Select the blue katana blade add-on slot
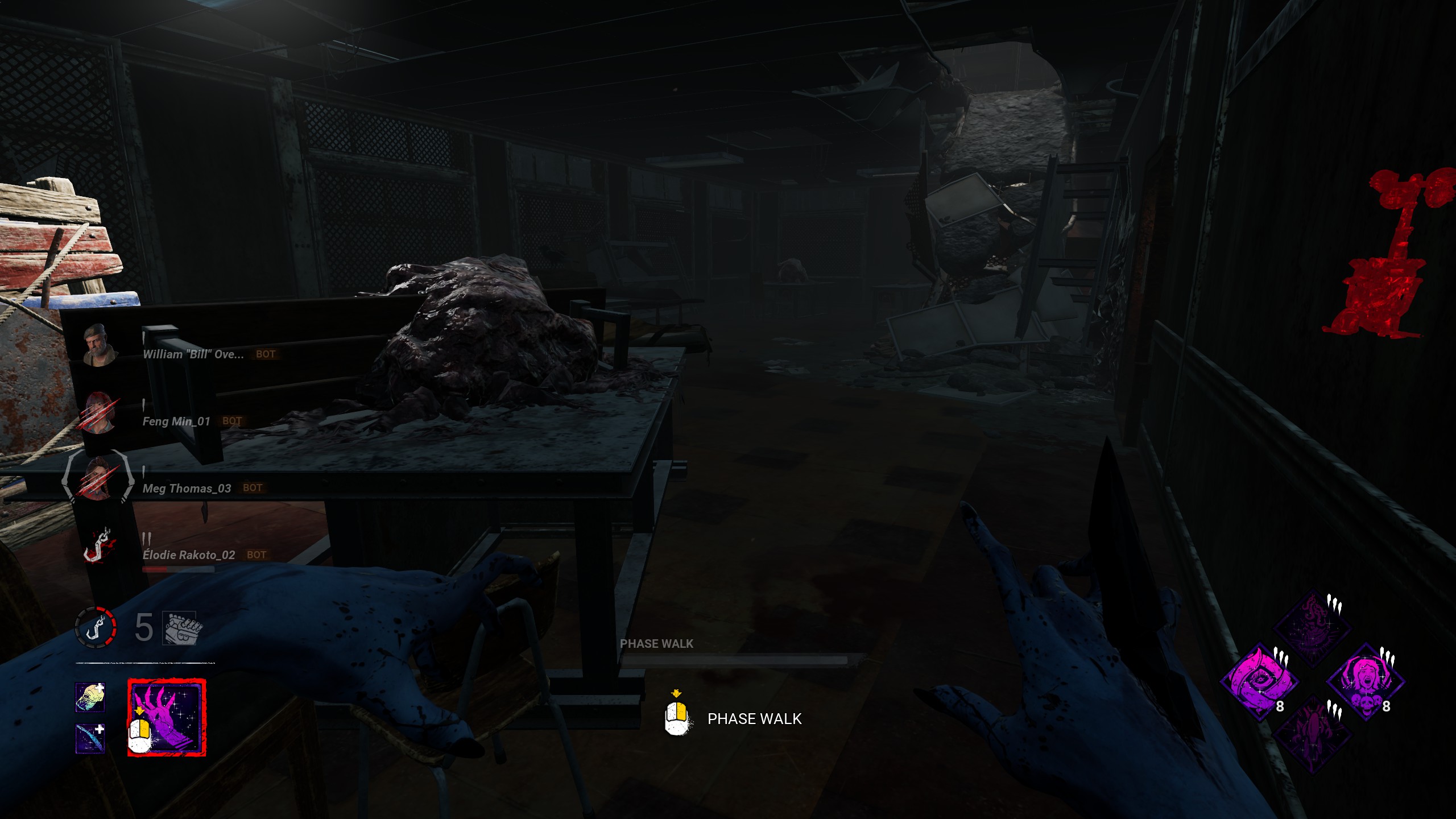The image size is (1456, 819). coord(90,738)
